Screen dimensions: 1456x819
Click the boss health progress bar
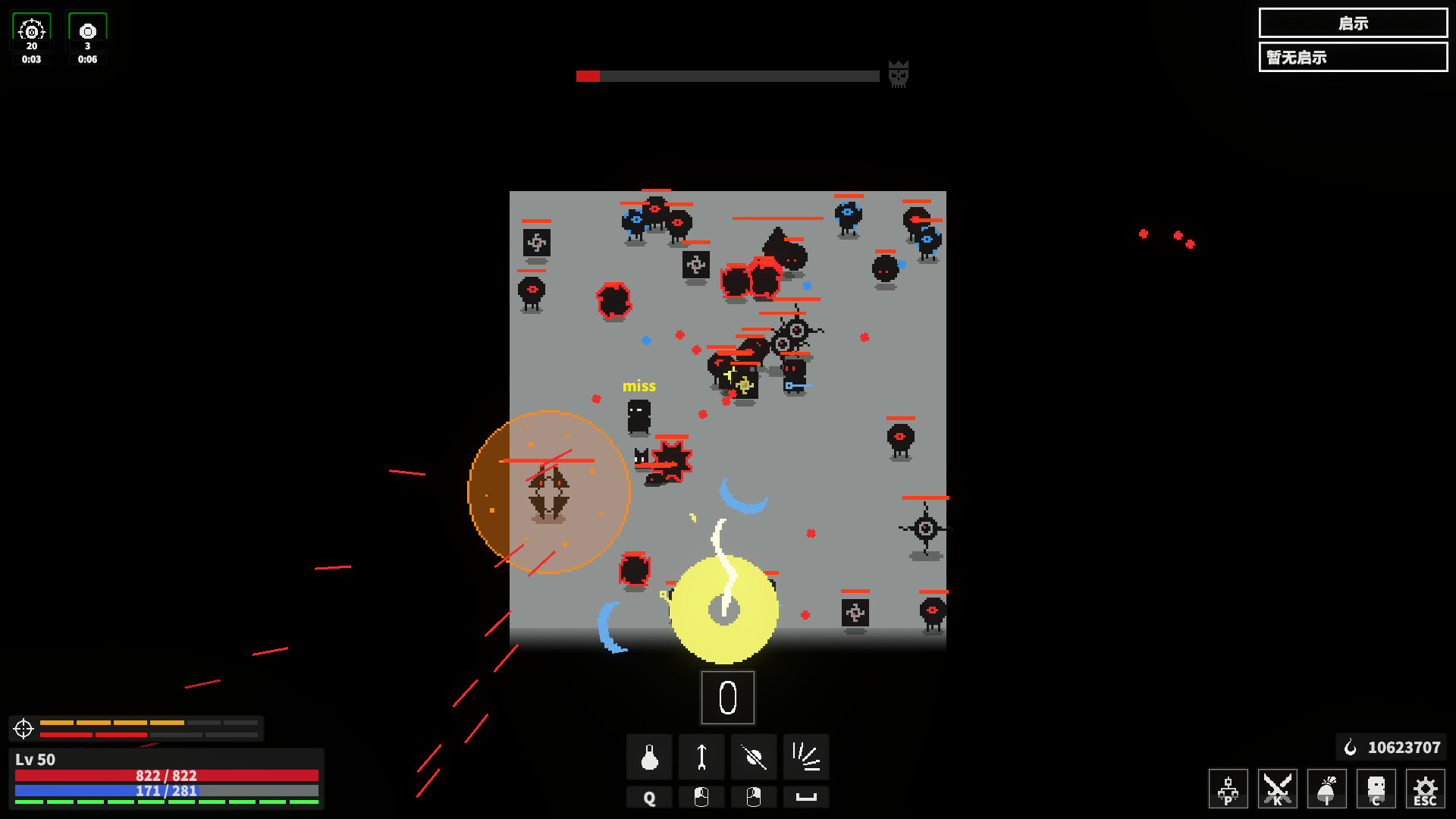pyautogui.click(x=726, y=76)
